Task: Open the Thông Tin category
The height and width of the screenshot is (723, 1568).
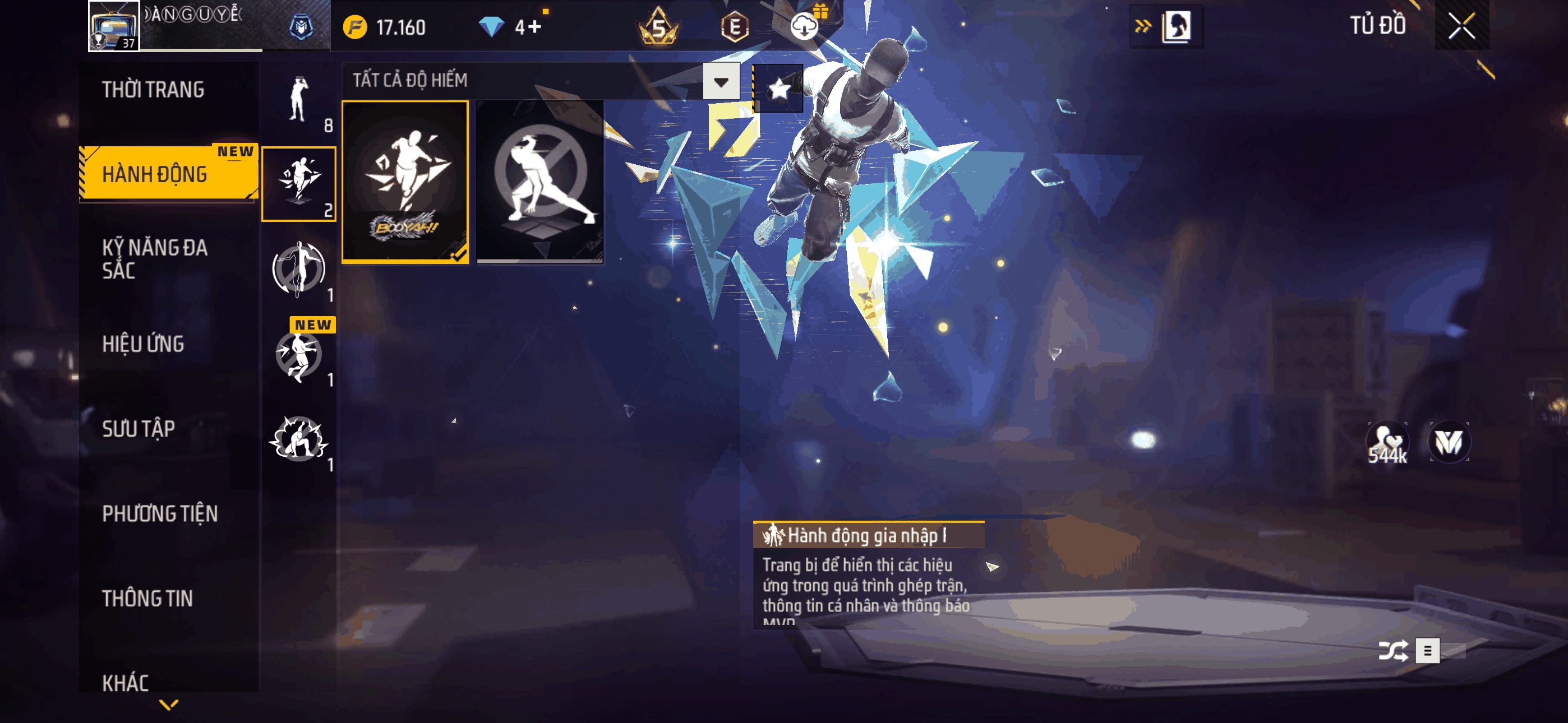Action: 147,598
